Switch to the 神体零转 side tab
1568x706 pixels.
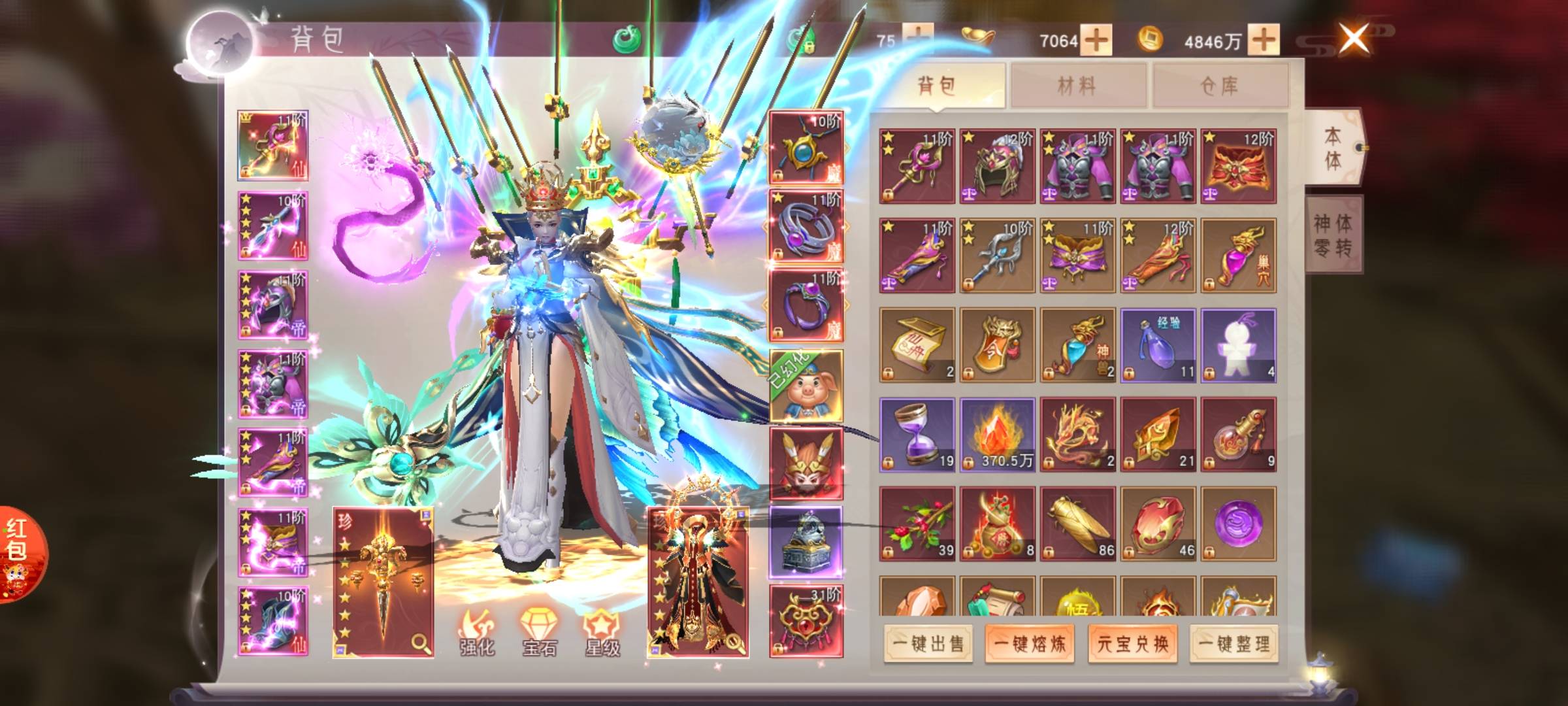[1333, 235]
